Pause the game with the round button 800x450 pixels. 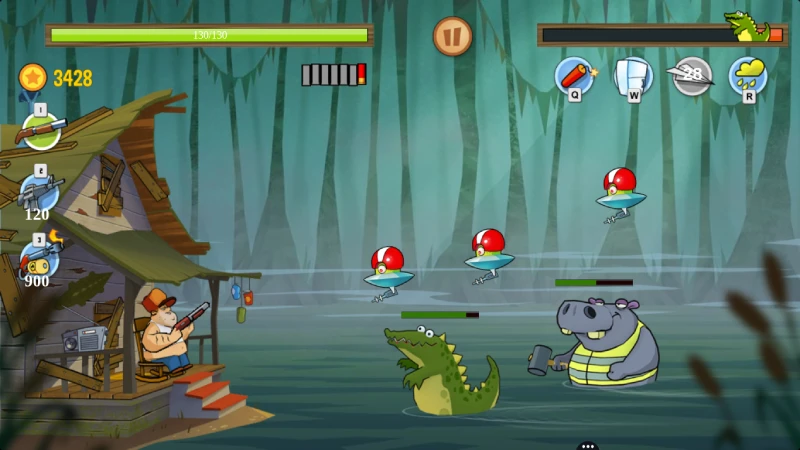(x=452, y=37)
